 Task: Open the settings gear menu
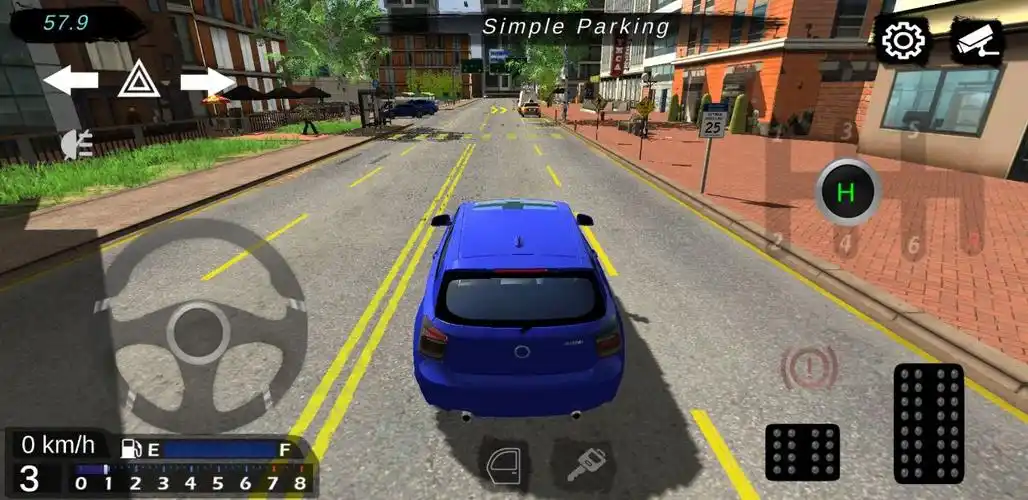tap(902, 41)
